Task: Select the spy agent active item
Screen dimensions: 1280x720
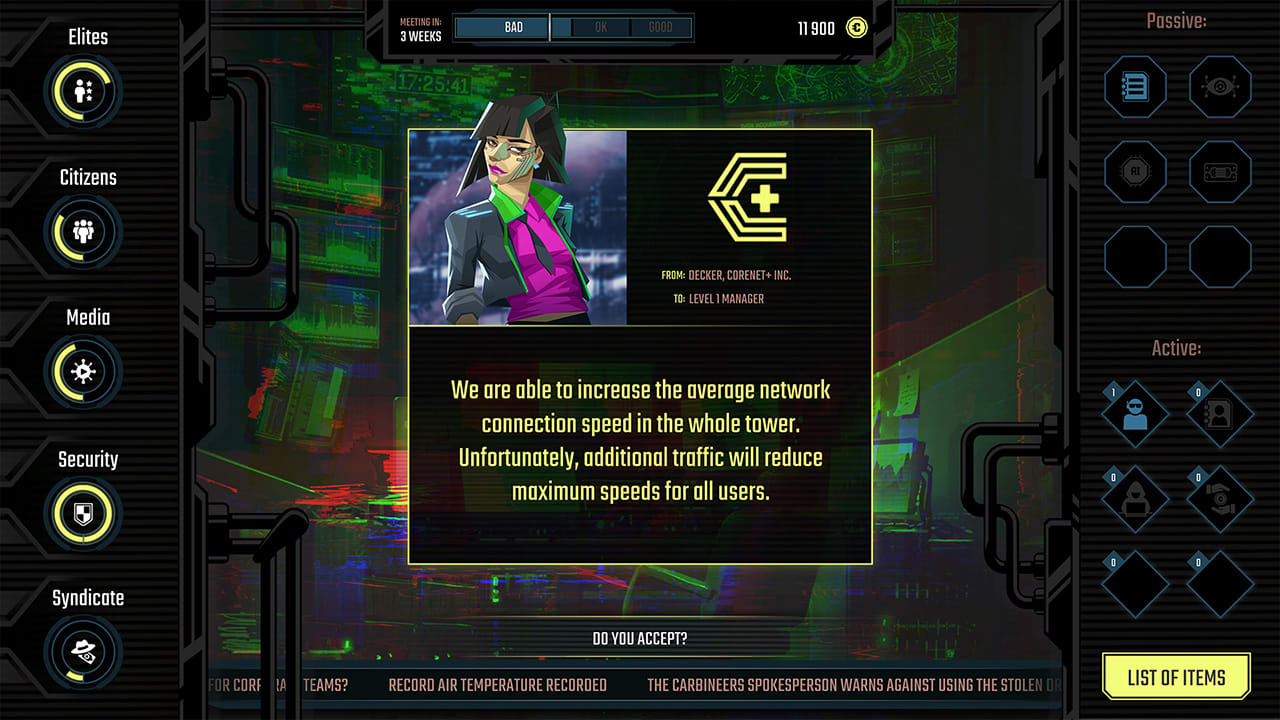Action: pyautogui.click(x=1135, y=413)
